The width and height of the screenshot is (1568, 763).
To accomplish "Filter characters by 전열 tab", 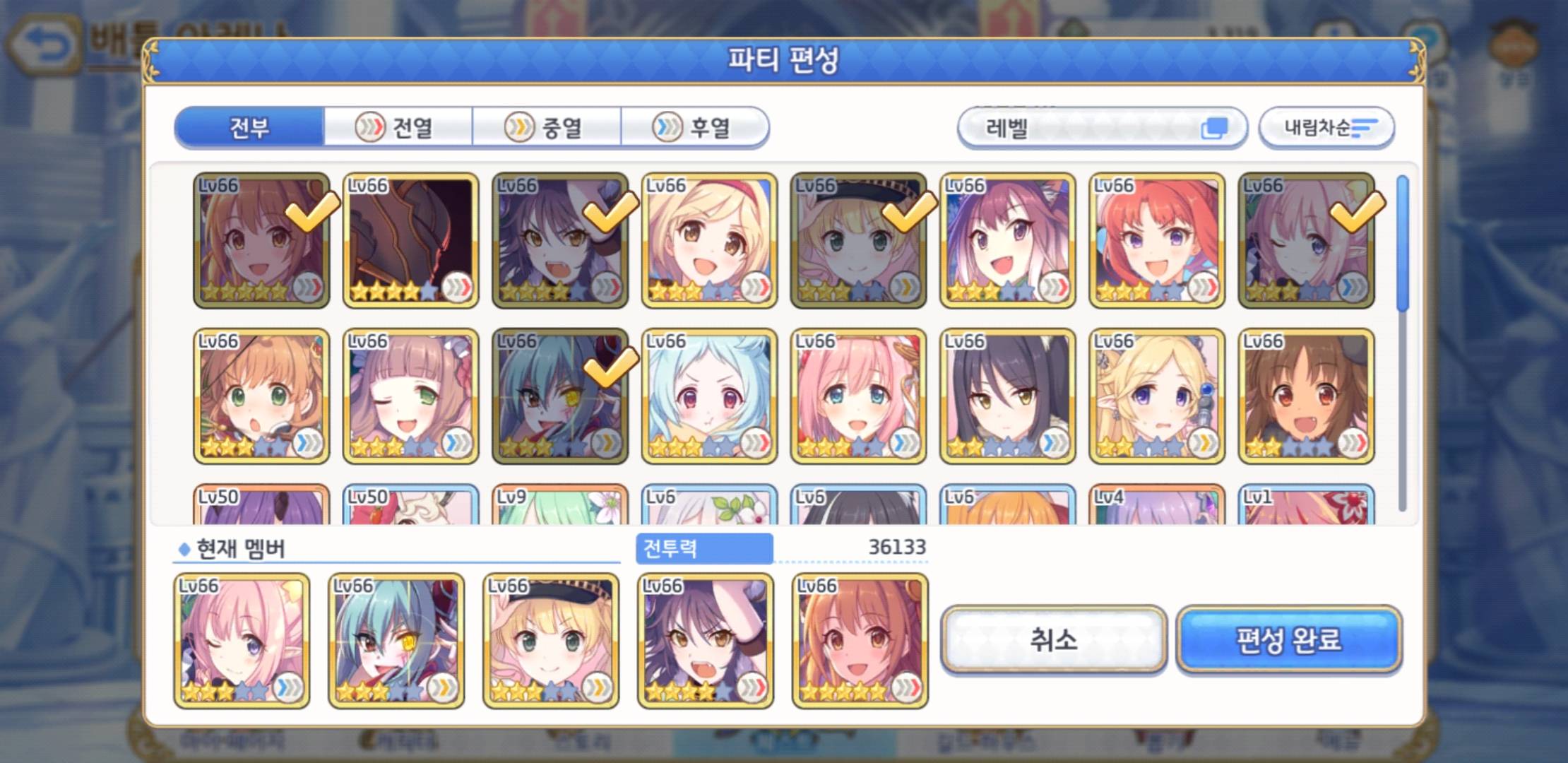I will coord(398,128).
